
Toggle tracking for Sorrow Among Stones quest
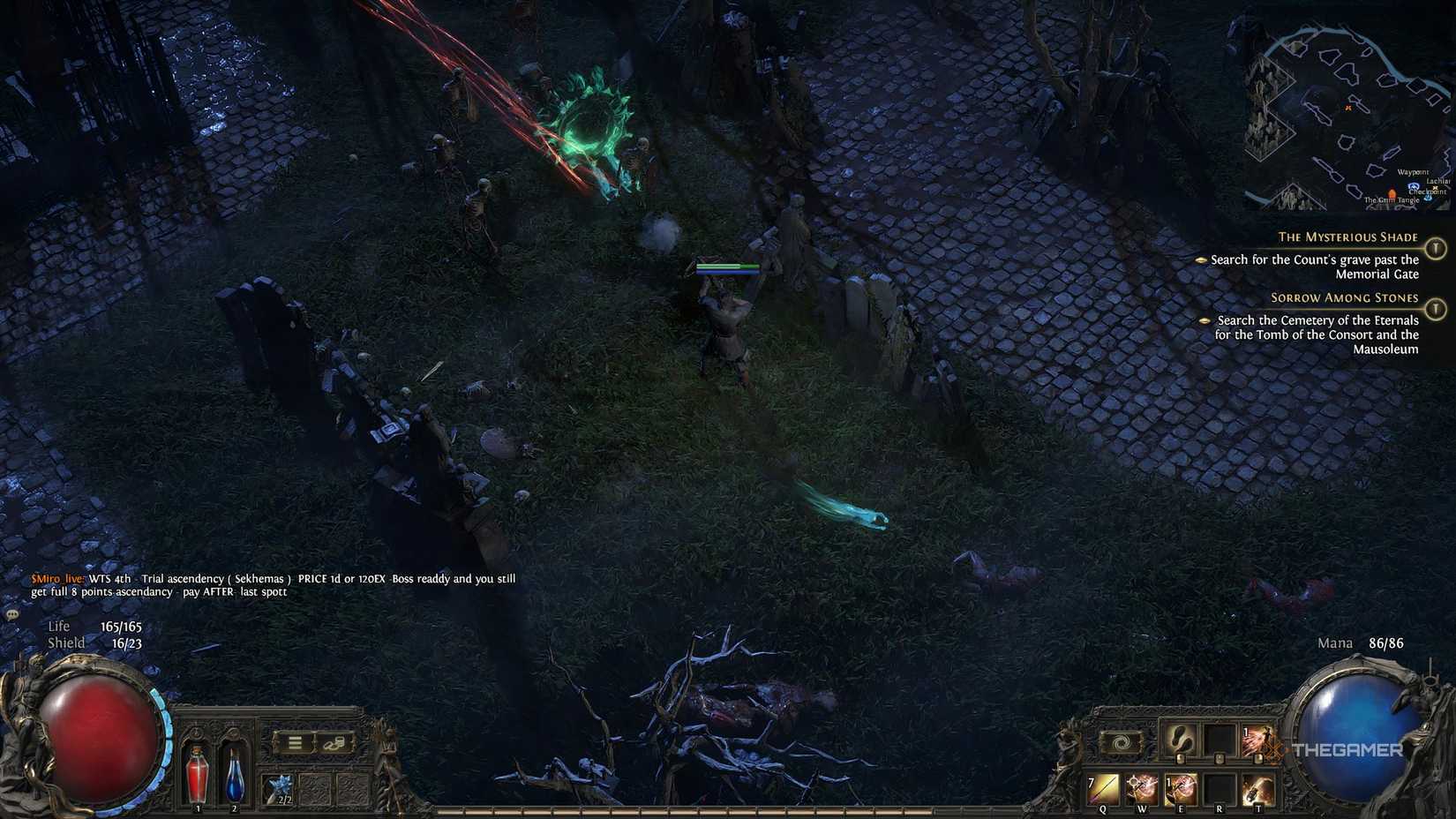(1437, 310)
